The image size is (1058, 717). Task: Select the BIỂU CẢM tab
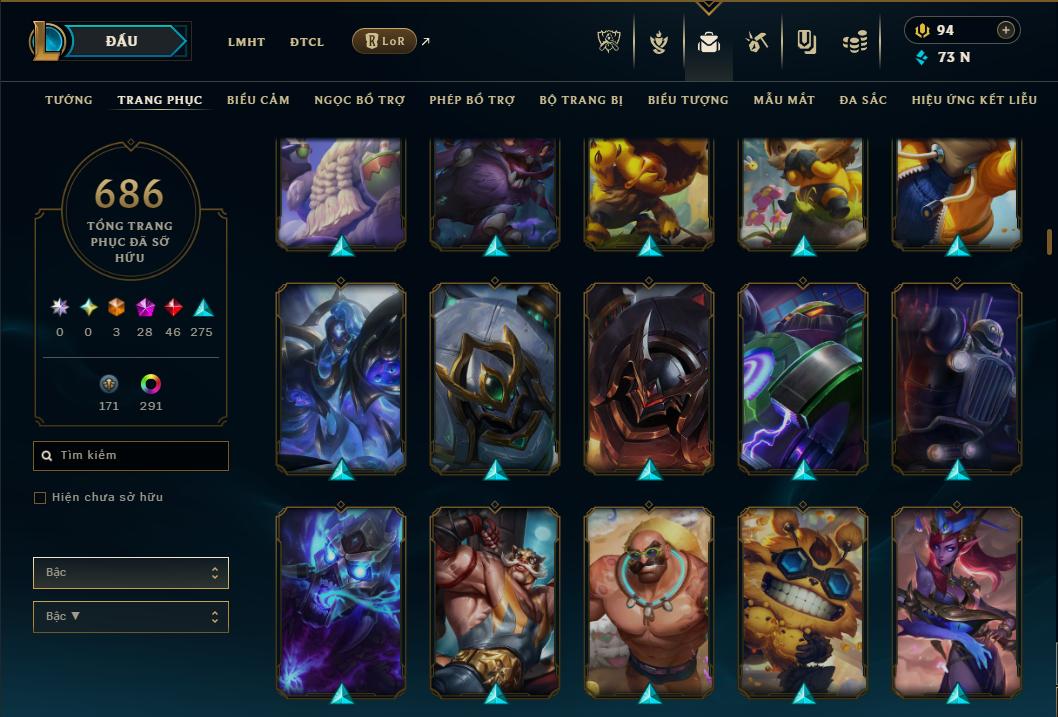pyautogui.click(x=258, y=100)
